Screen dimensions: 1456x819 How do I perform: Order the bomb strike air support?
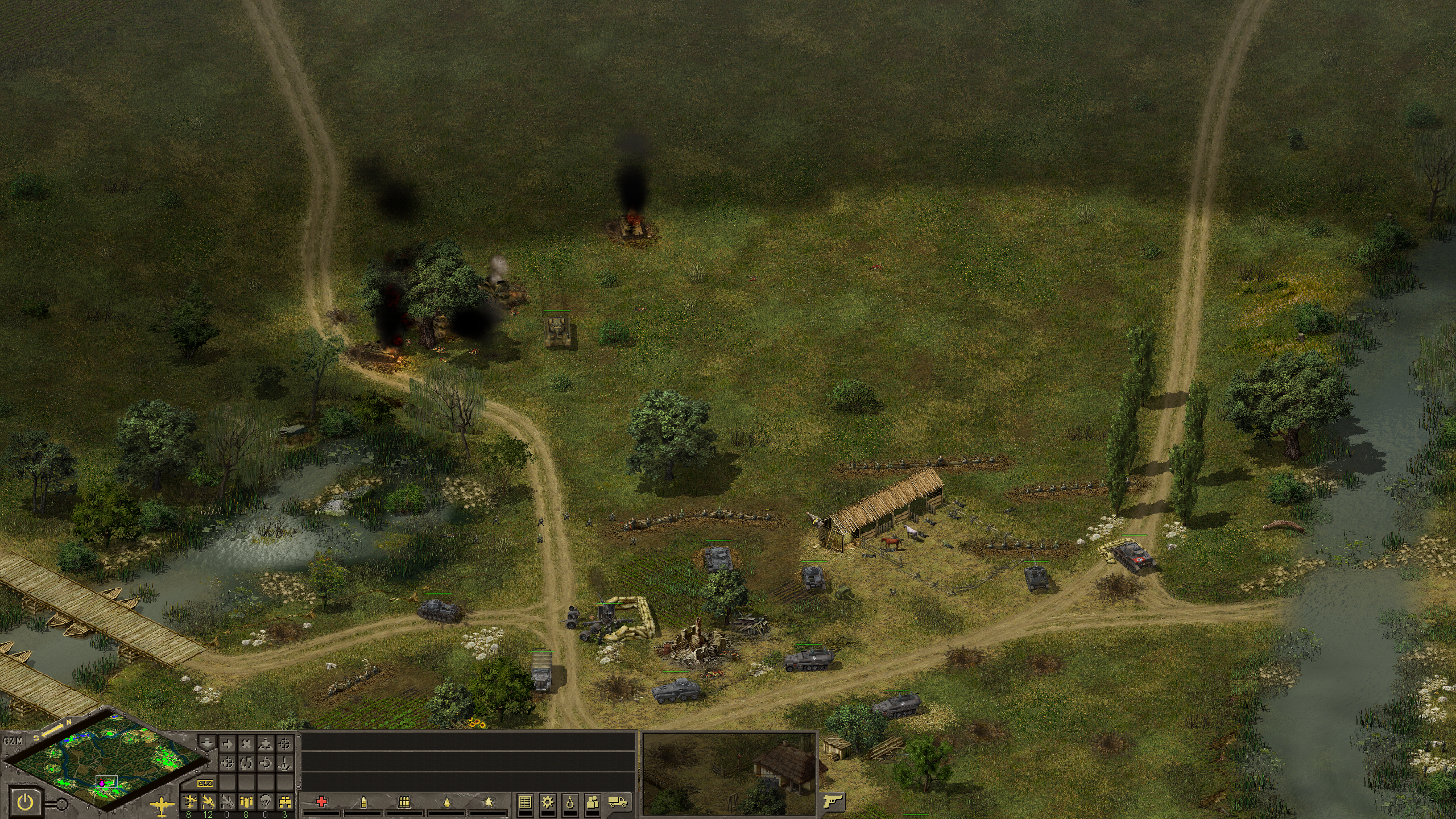[247, 802]
